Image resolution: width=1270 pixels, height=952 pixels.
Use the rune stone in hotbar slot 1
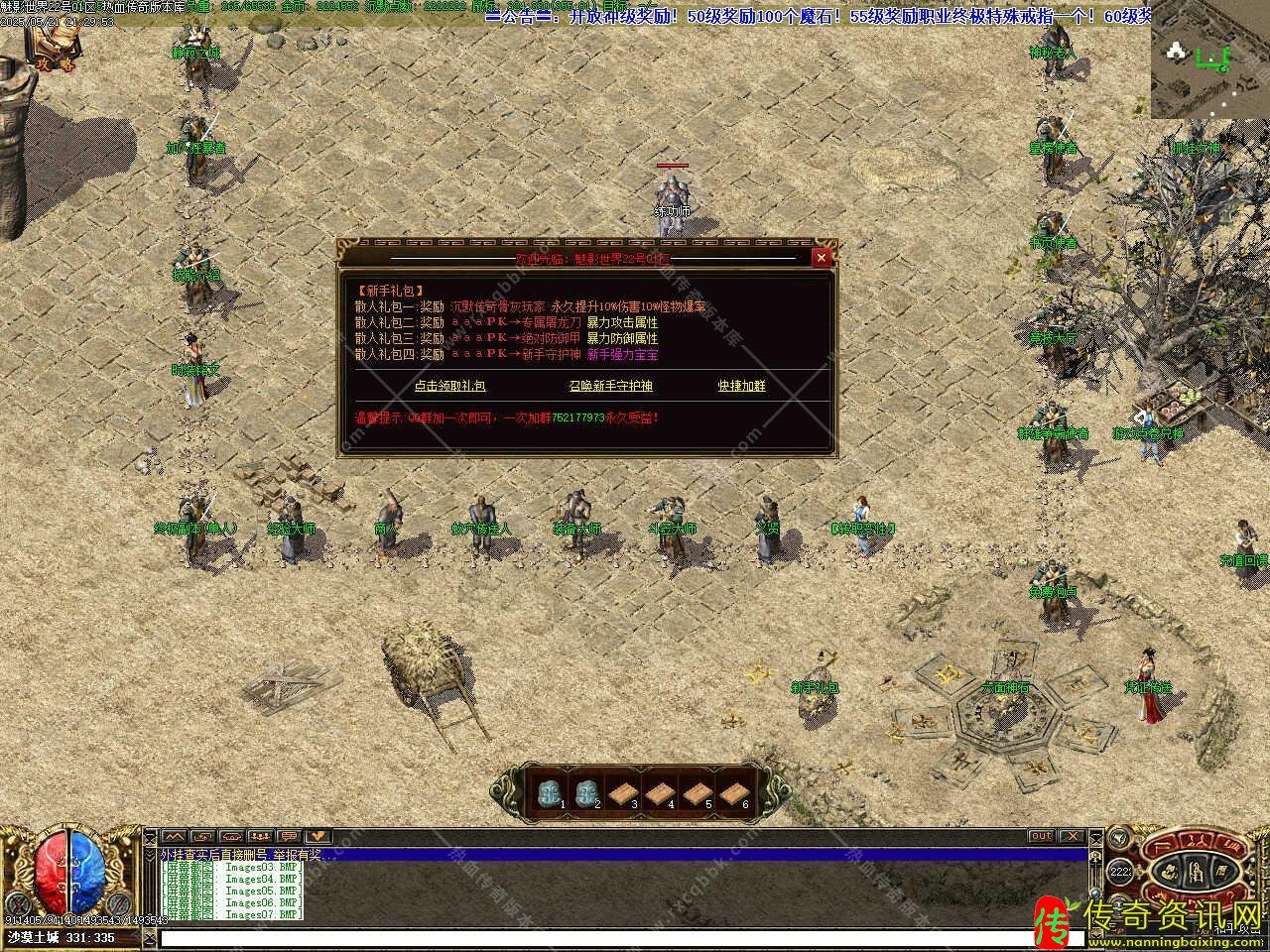(x=549, y=792)
